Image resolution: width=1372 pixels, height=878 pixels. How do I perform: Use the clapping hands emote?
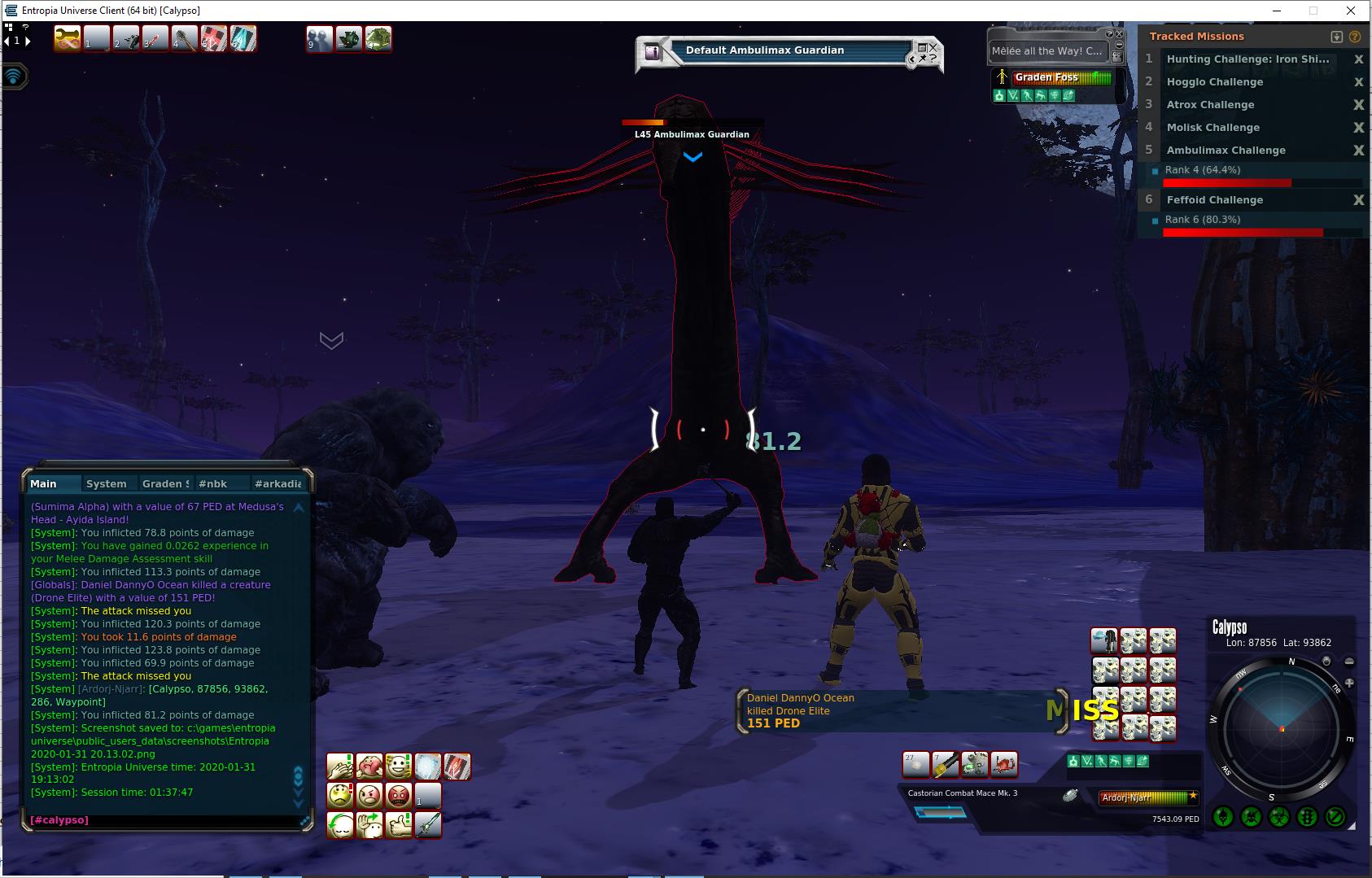(340, 766)
